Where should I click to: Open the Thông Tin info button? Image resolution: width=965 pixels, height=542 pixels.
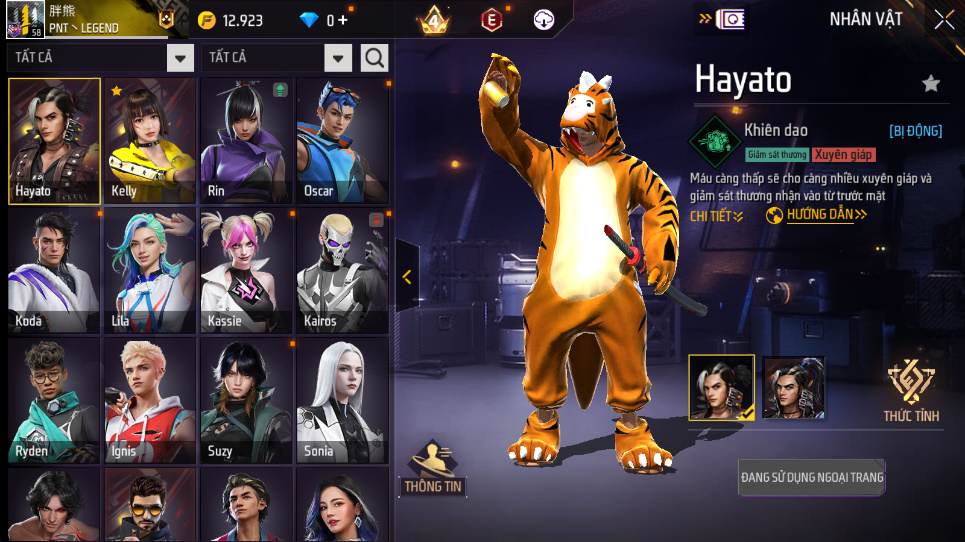433,468
